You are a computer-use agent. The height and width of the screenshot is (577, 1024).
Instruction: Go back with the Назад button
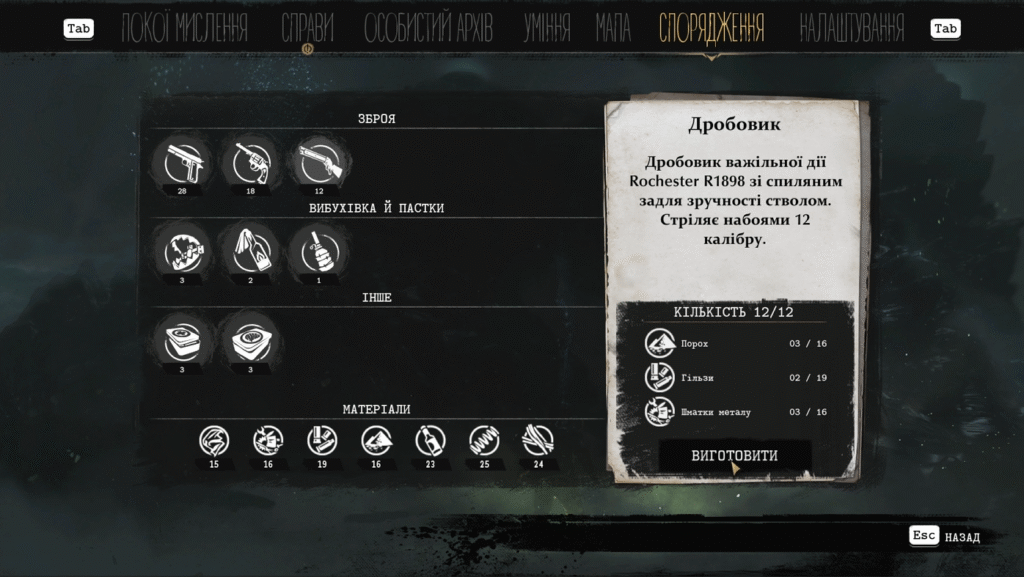(x=945, y=537)
